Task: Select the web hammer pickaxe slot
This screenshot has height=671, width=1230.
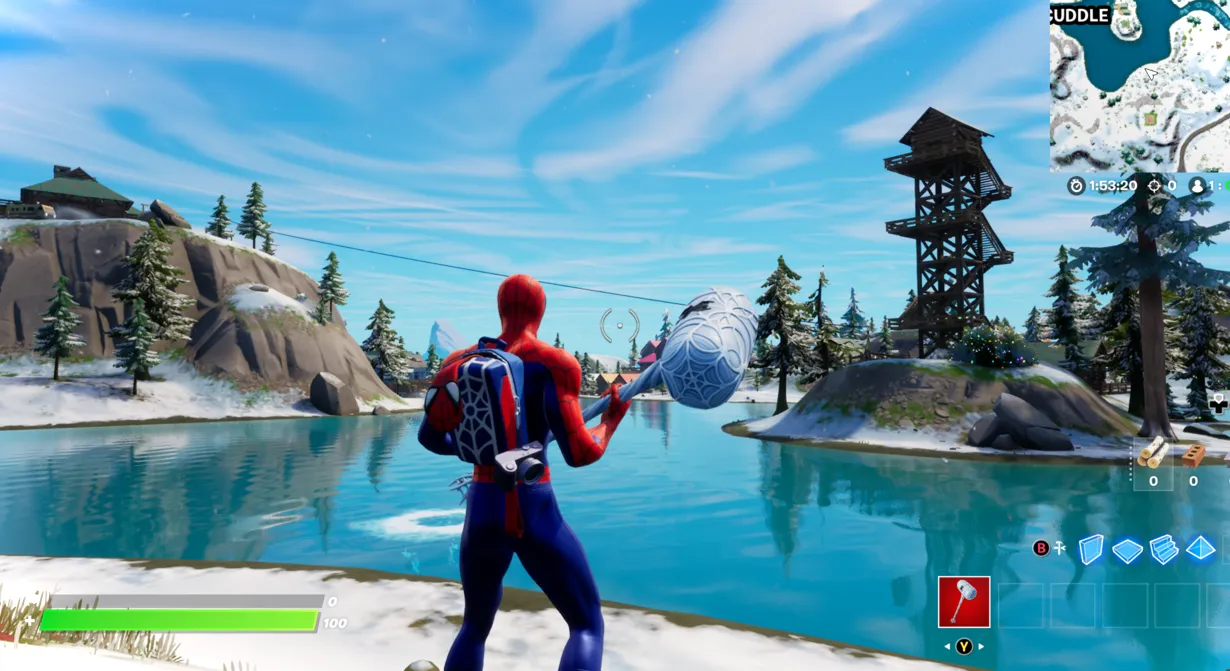Action: point(964,602)
